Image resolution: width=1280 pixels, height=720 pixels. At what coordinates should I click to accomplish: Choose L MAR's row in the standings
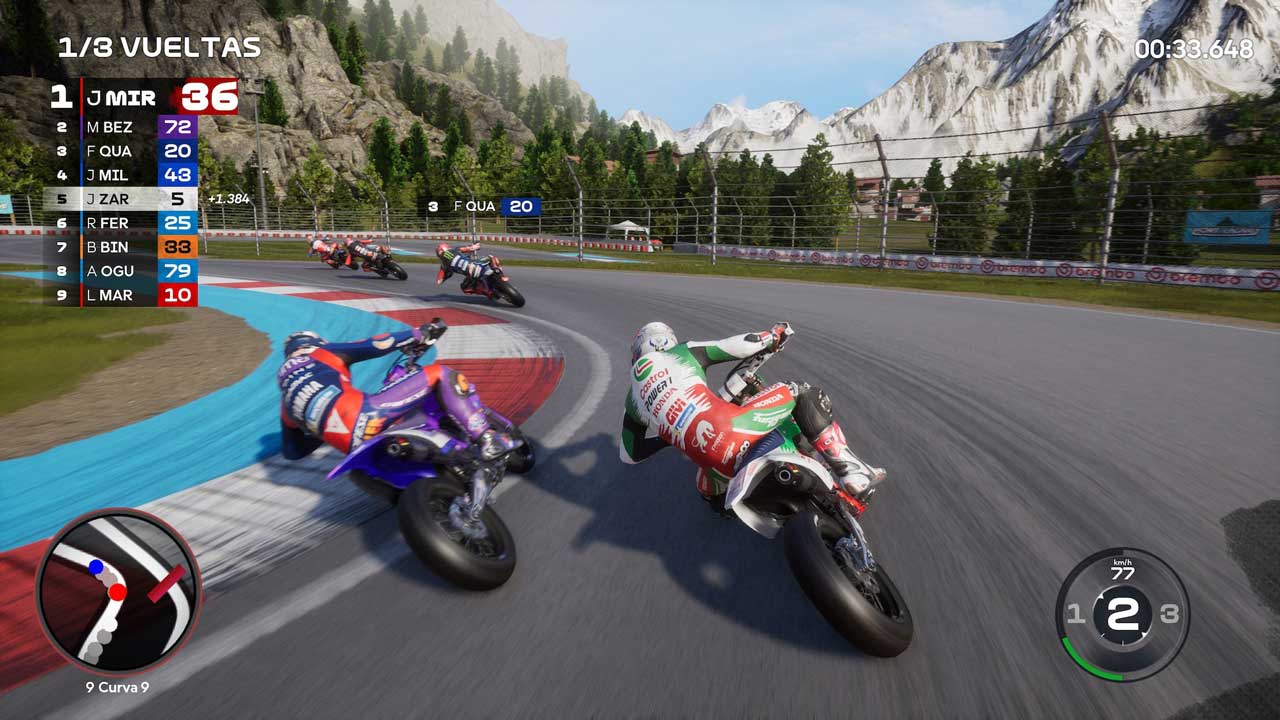pyautogui.click(x=125, y=295)
